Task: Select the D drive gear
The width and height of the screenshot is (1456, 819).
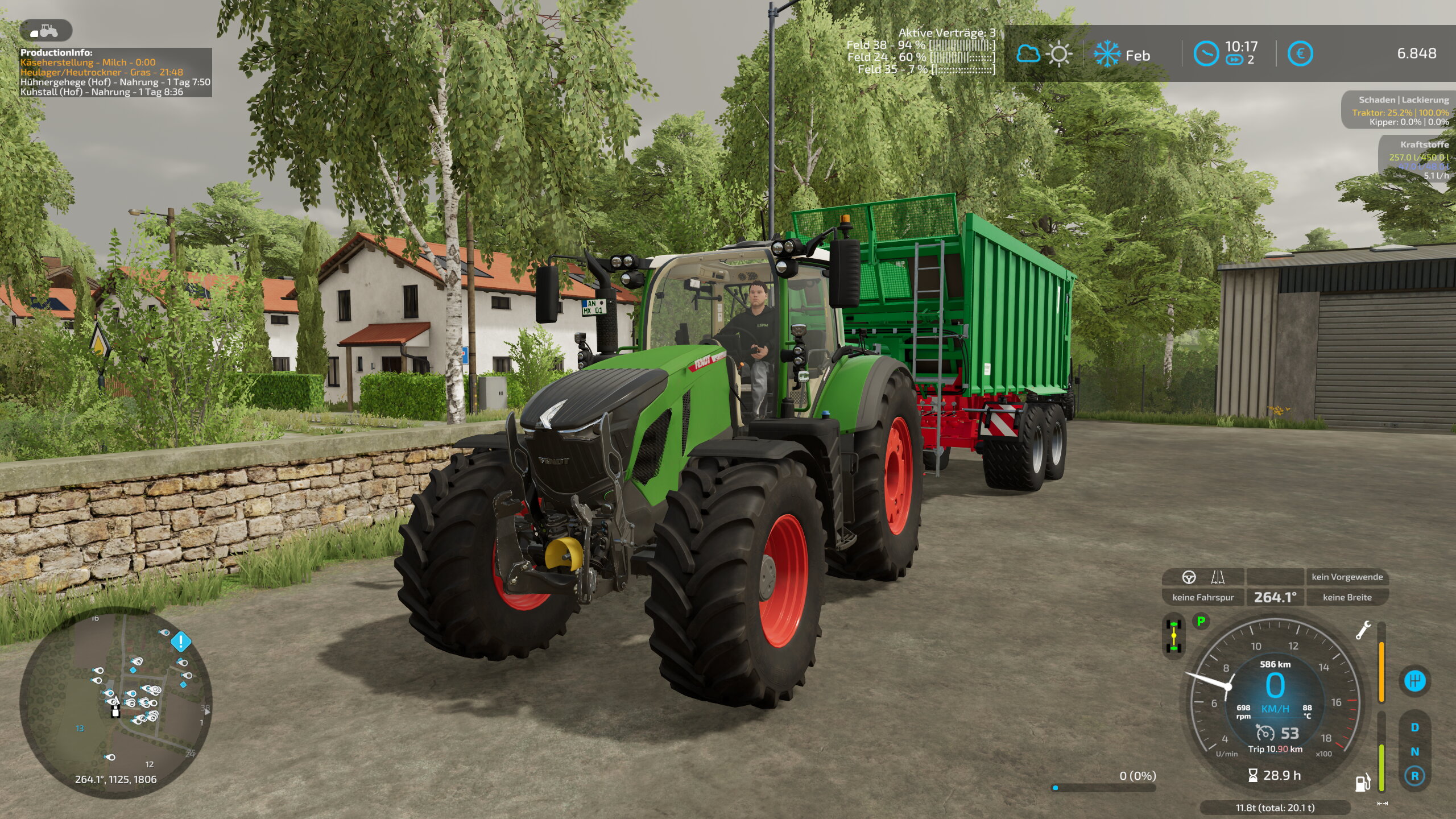Action: 1414,727
